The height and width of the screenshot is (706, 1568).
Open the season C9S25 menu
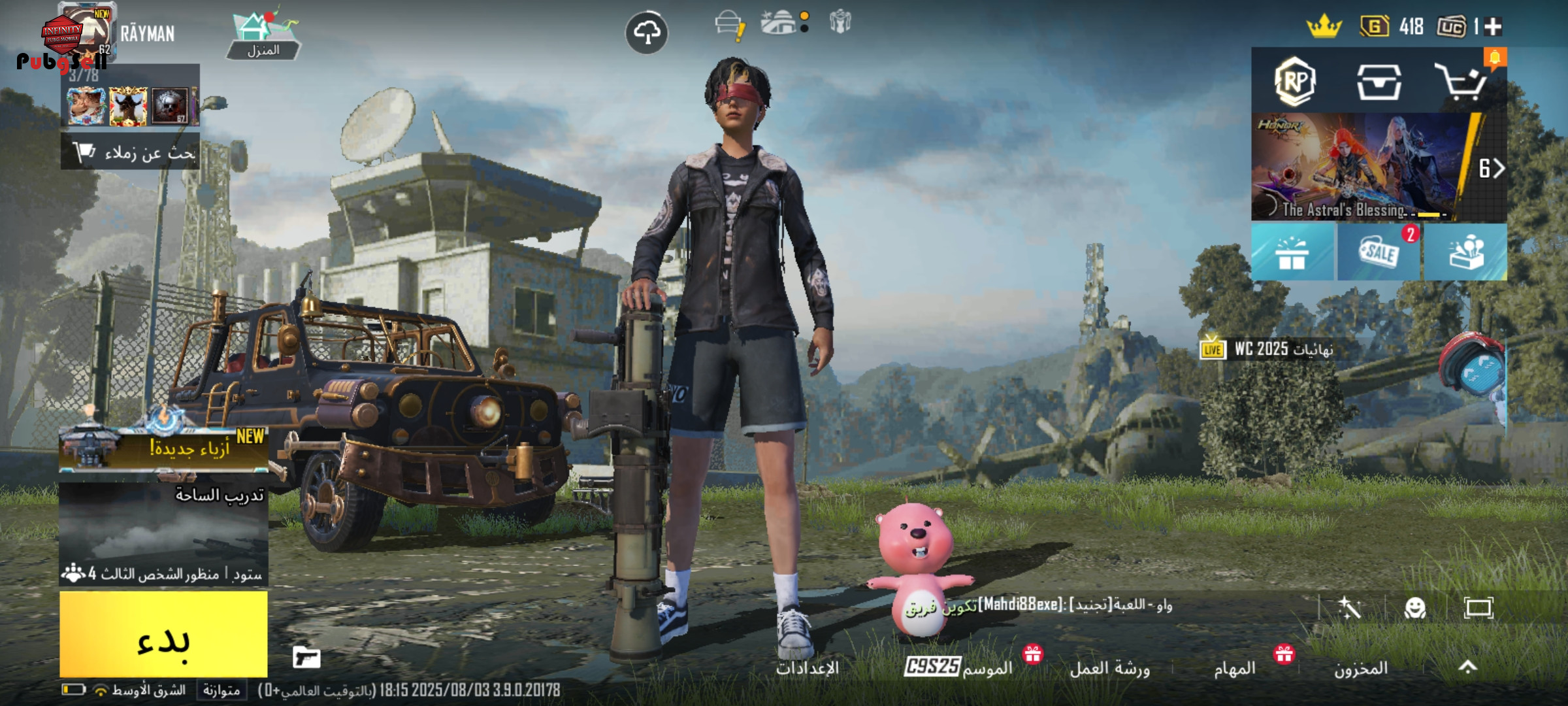[958, 667]
